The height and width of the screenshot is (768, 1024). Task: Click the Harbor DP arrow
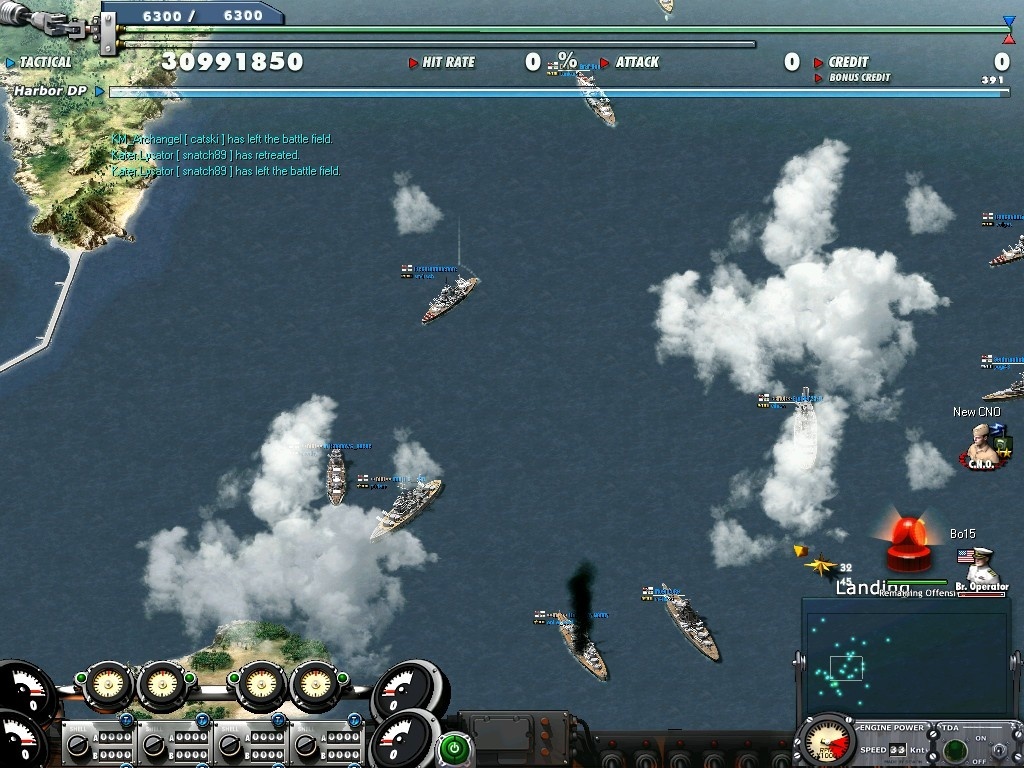click(x=99, y=92)
